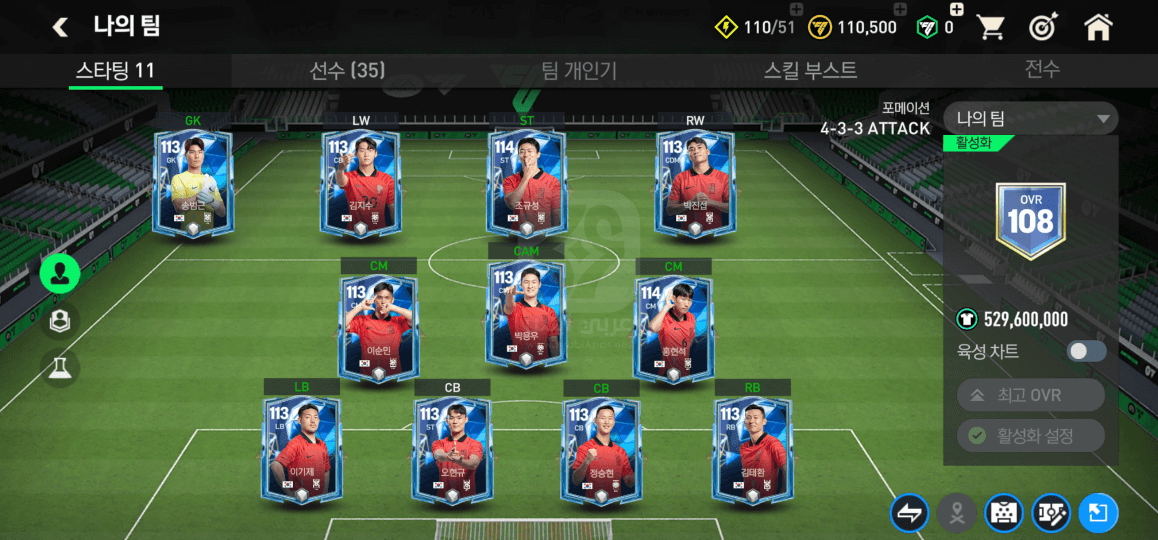Switch to the 선수 (35) tab
The width and height of the screenshot is (1158, 540).
[347, 70]
